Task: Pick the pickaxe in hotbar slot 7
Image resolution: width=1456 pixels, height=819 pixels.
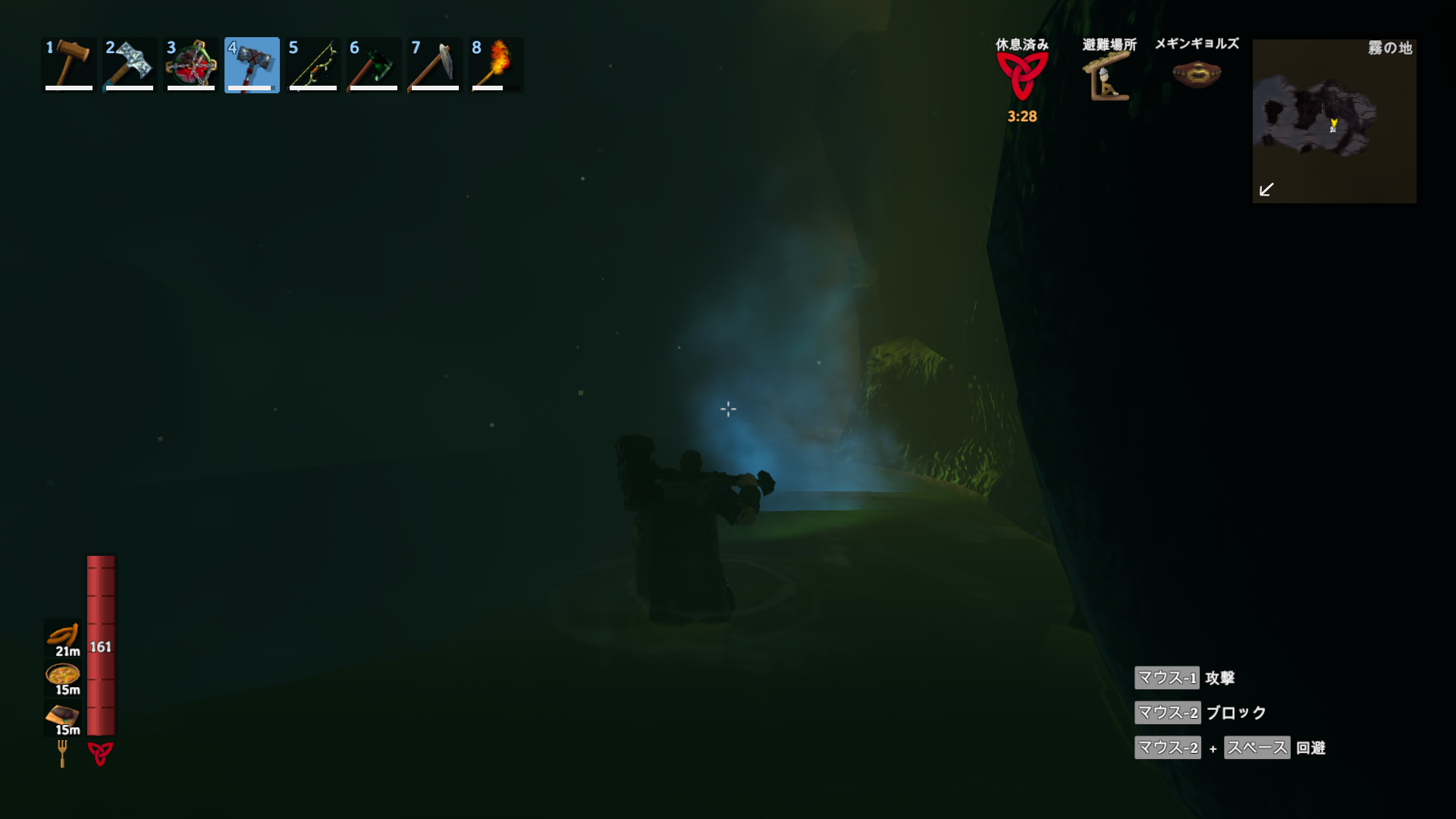Action: pos(435,64)
